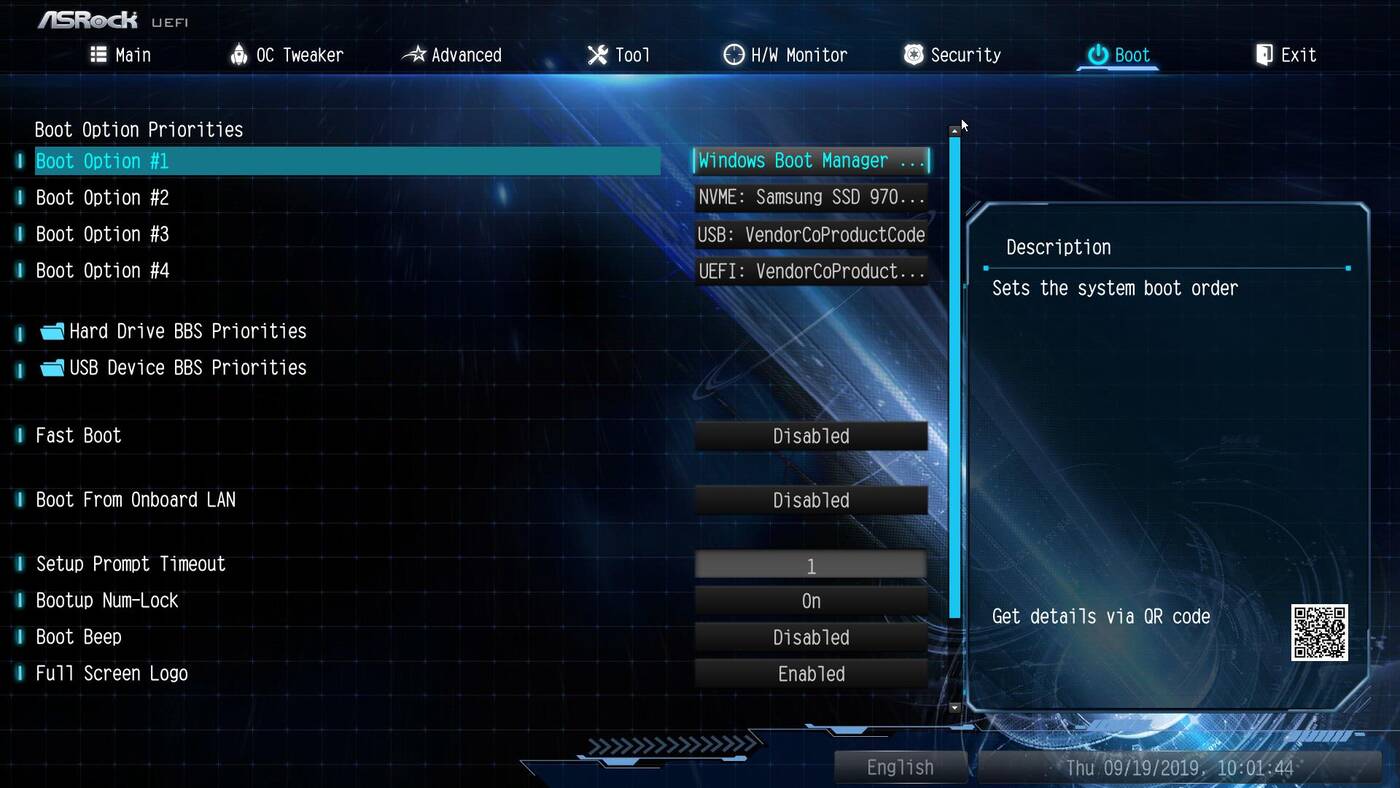Switch to the Main tab
This screenshot has height=788, width=1400.
click(x=121, y=55)
